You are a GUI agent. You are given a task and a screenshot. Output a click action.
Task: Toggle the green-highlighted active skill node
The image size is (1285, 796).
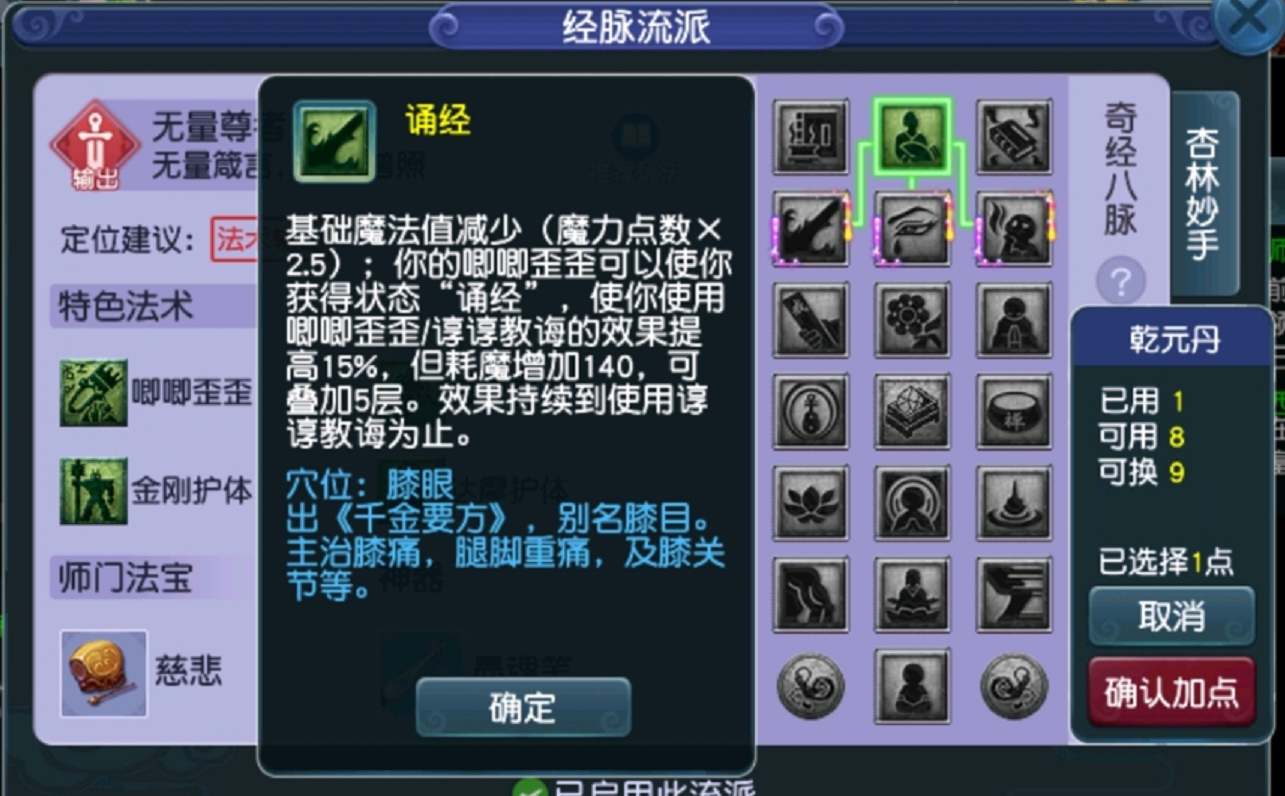pyautogui.click(x=911, y=138)
